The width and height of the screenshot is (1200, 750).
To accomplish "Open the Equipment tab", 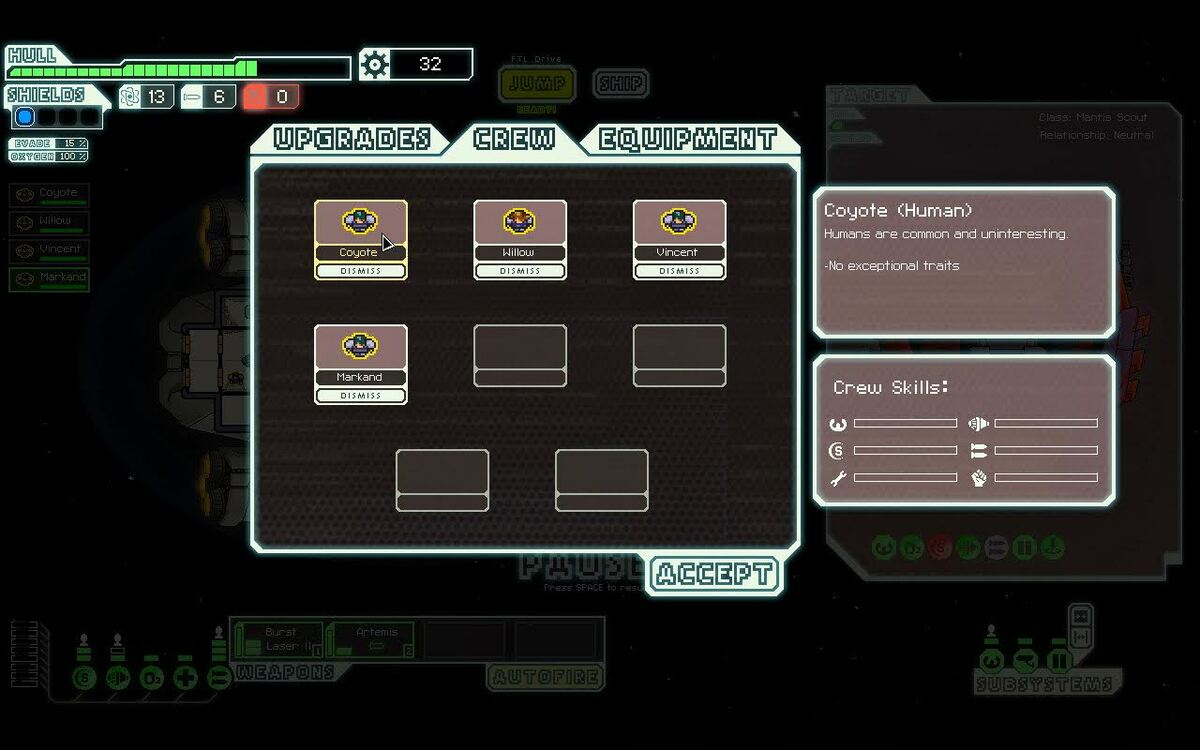I will point(688,139).
